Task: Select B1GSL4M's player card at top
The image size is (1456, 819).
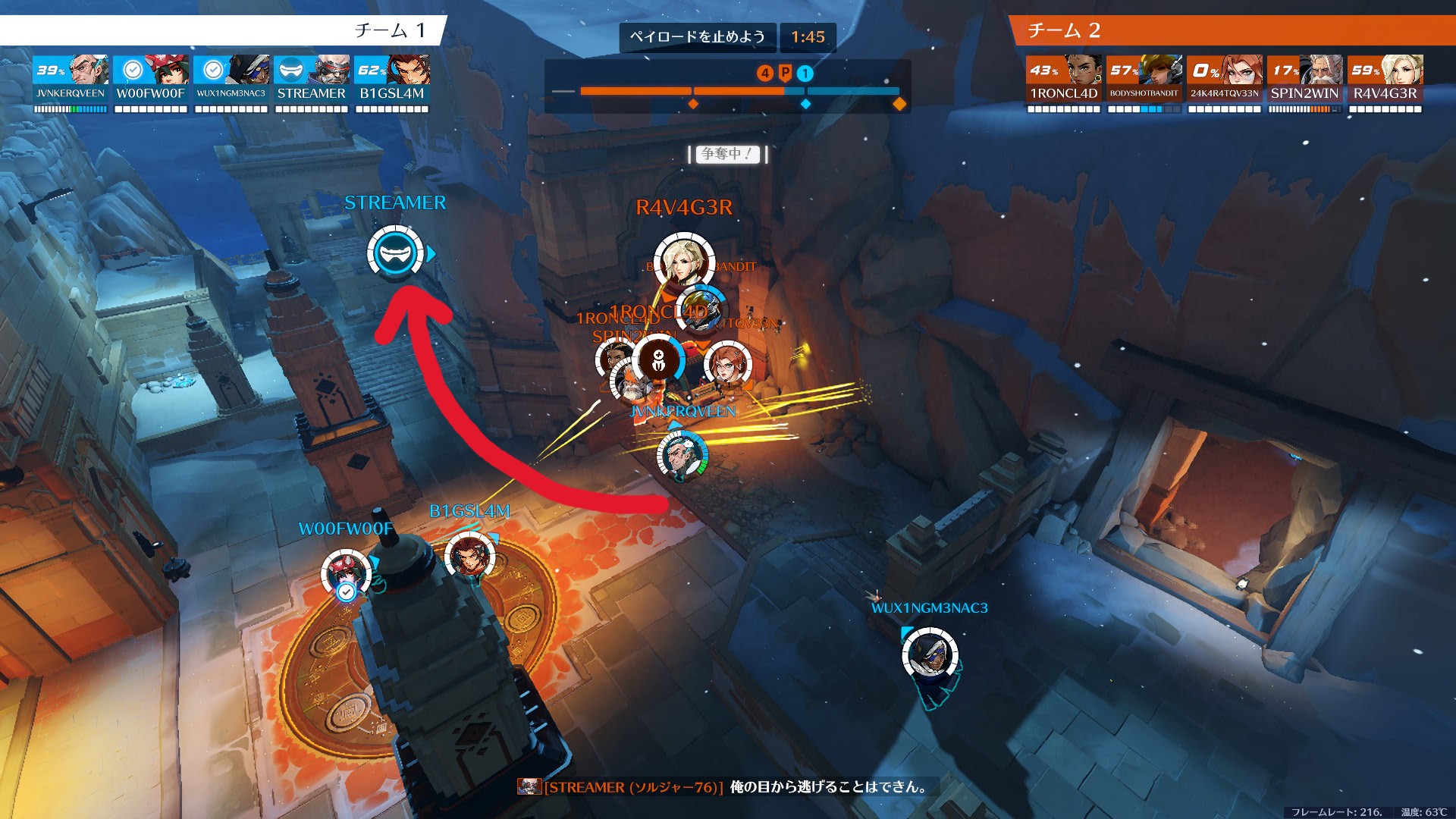Action: (x=392, y=83)
